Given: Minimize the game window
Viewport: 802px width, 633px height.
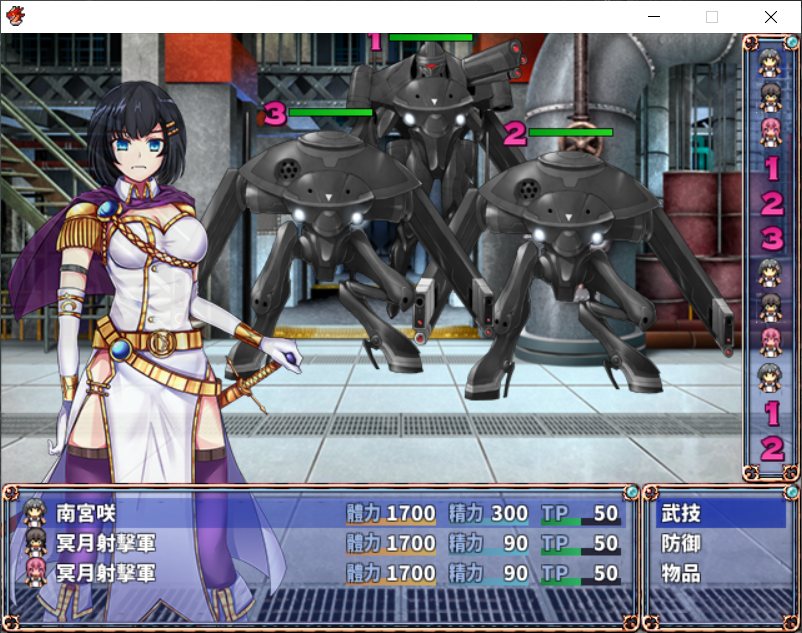Looking at the screenshot, I should [654, 17].
